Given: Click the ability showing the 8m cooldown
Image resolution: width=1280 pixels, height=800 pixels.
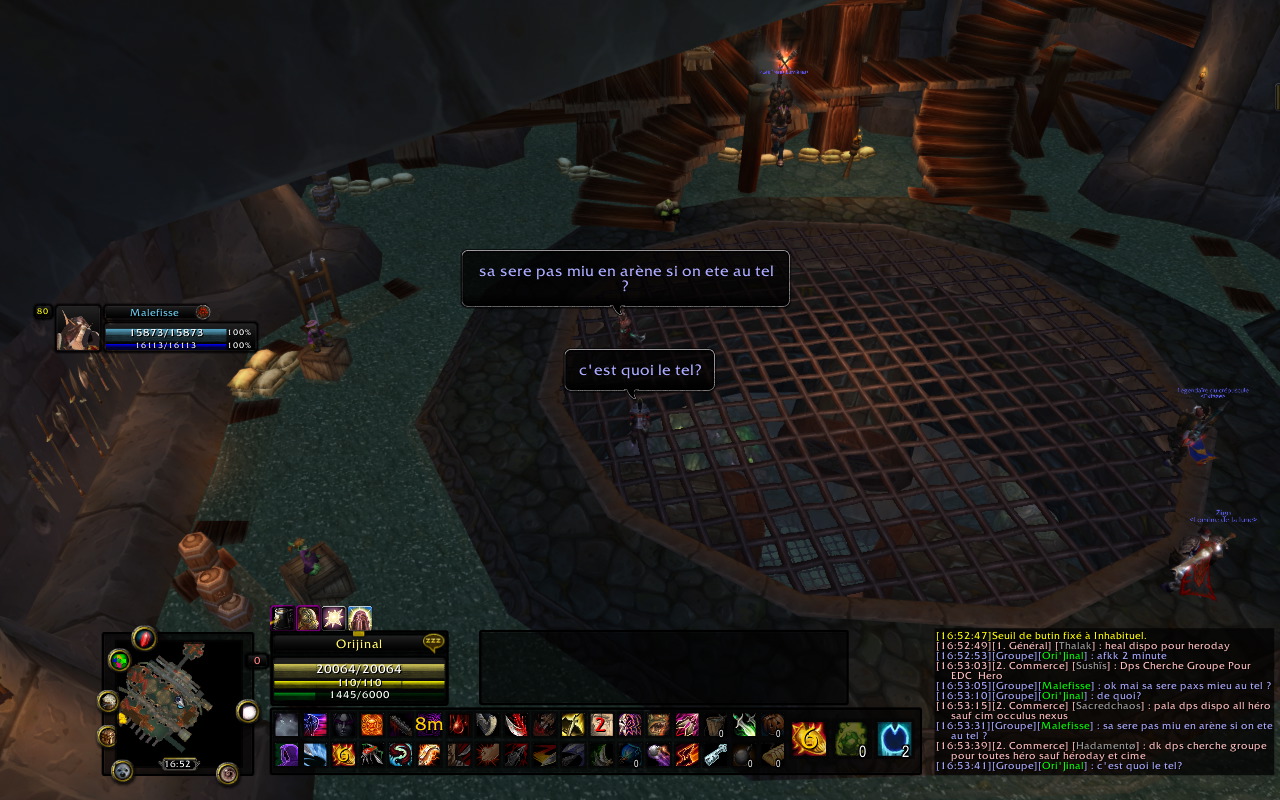Looking at the screenshot, I should [x=429, y=724].
